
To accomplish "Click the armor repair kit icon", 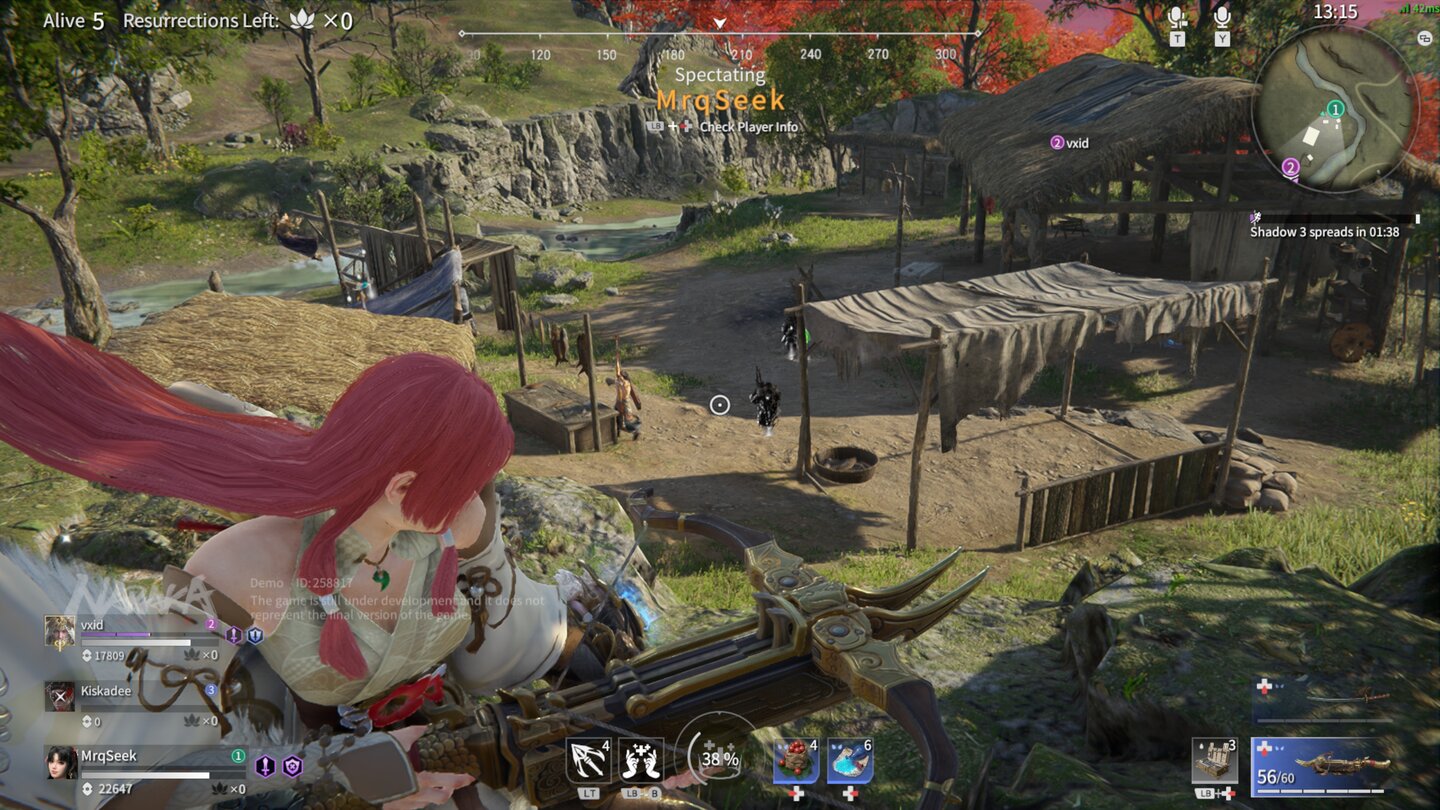I will point(1213,760).
